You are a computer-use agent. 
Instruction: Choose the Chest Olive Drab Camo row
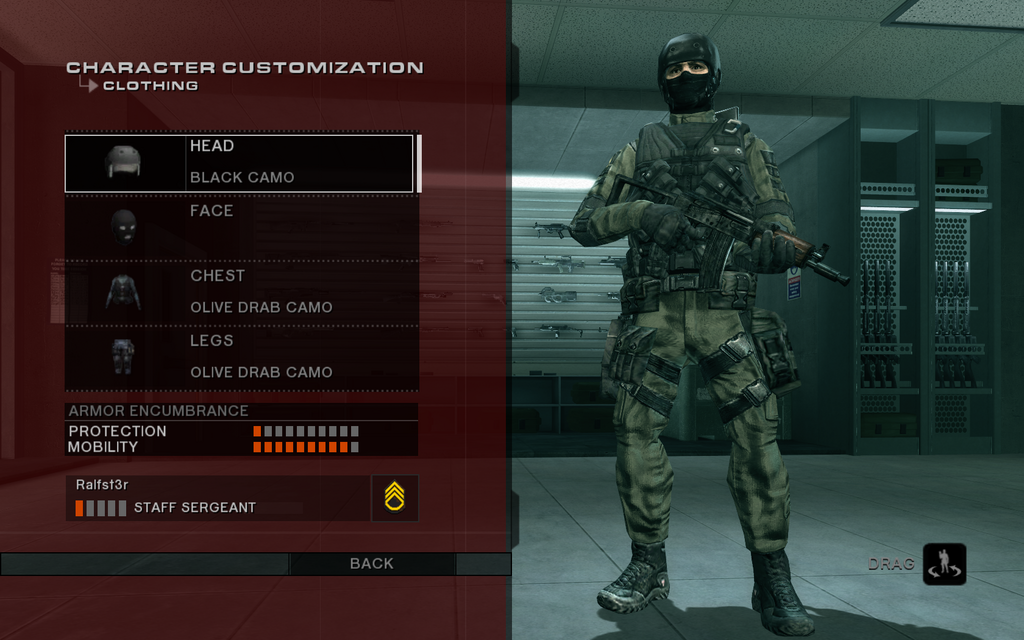tap(240, 292)
